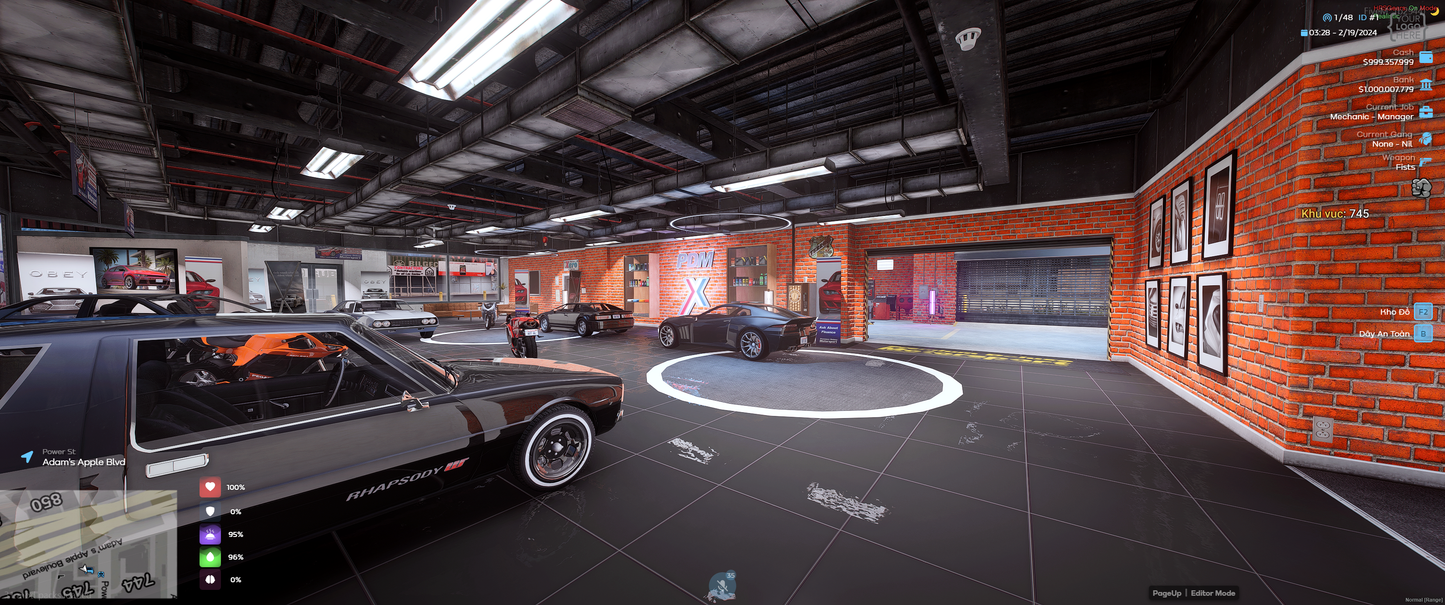The height and width of the screenshot is (605, 1445).
Task: Click the blue street direction arrow
Action: pyautogui.click(x=27, y=457)
